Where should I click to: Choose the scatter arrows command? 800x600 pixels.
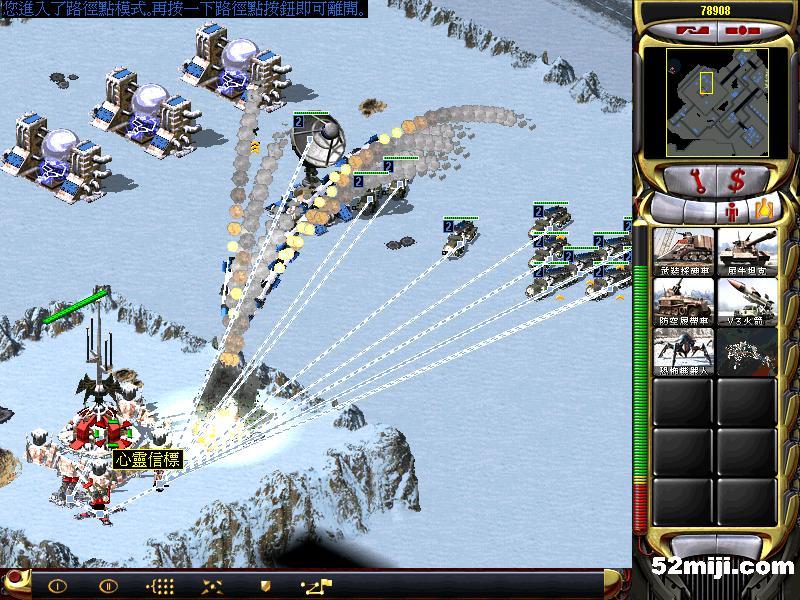click(211, 586)
